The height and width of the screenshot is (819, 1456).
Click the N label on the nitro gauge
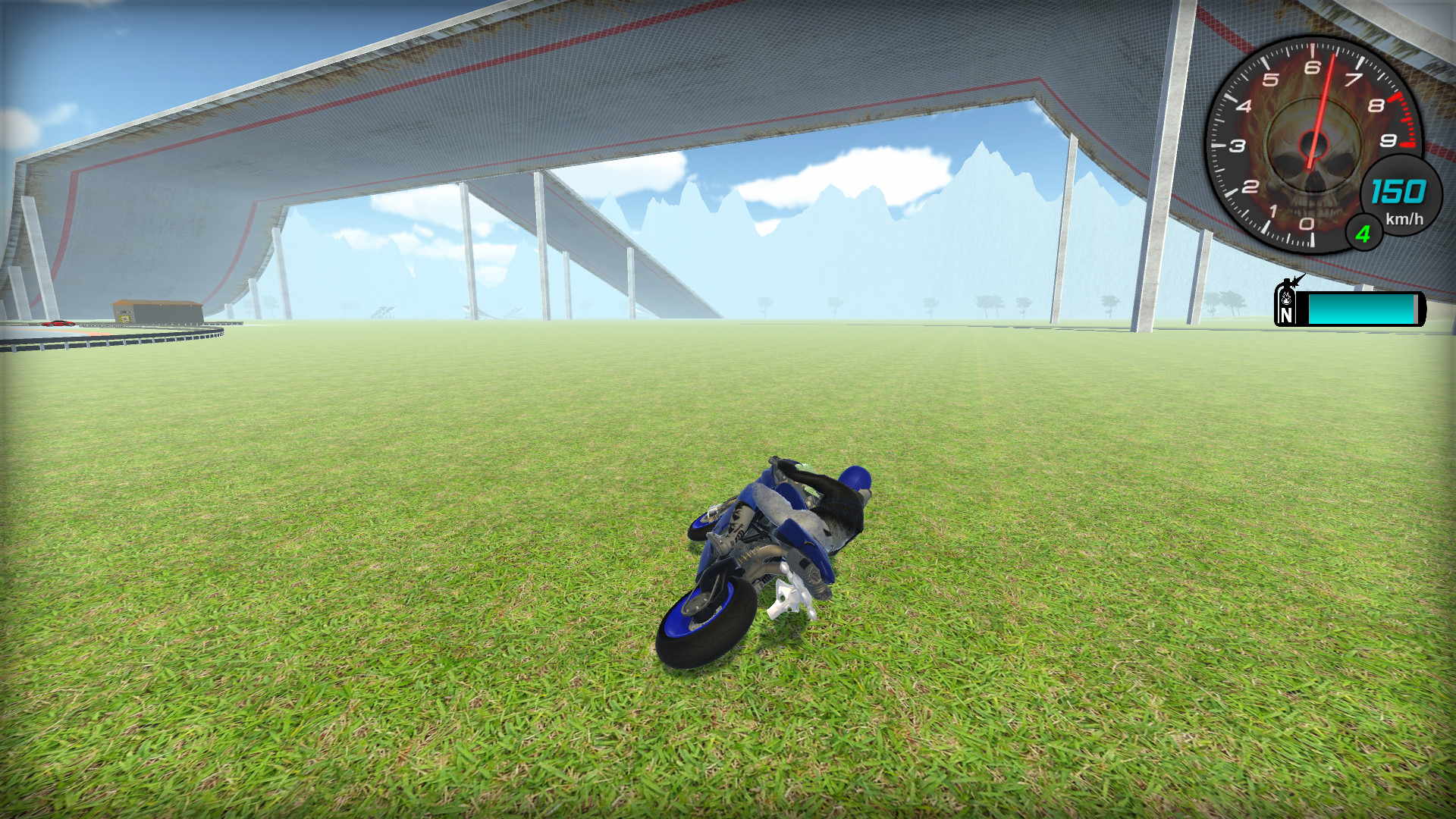click(1287, 315)
